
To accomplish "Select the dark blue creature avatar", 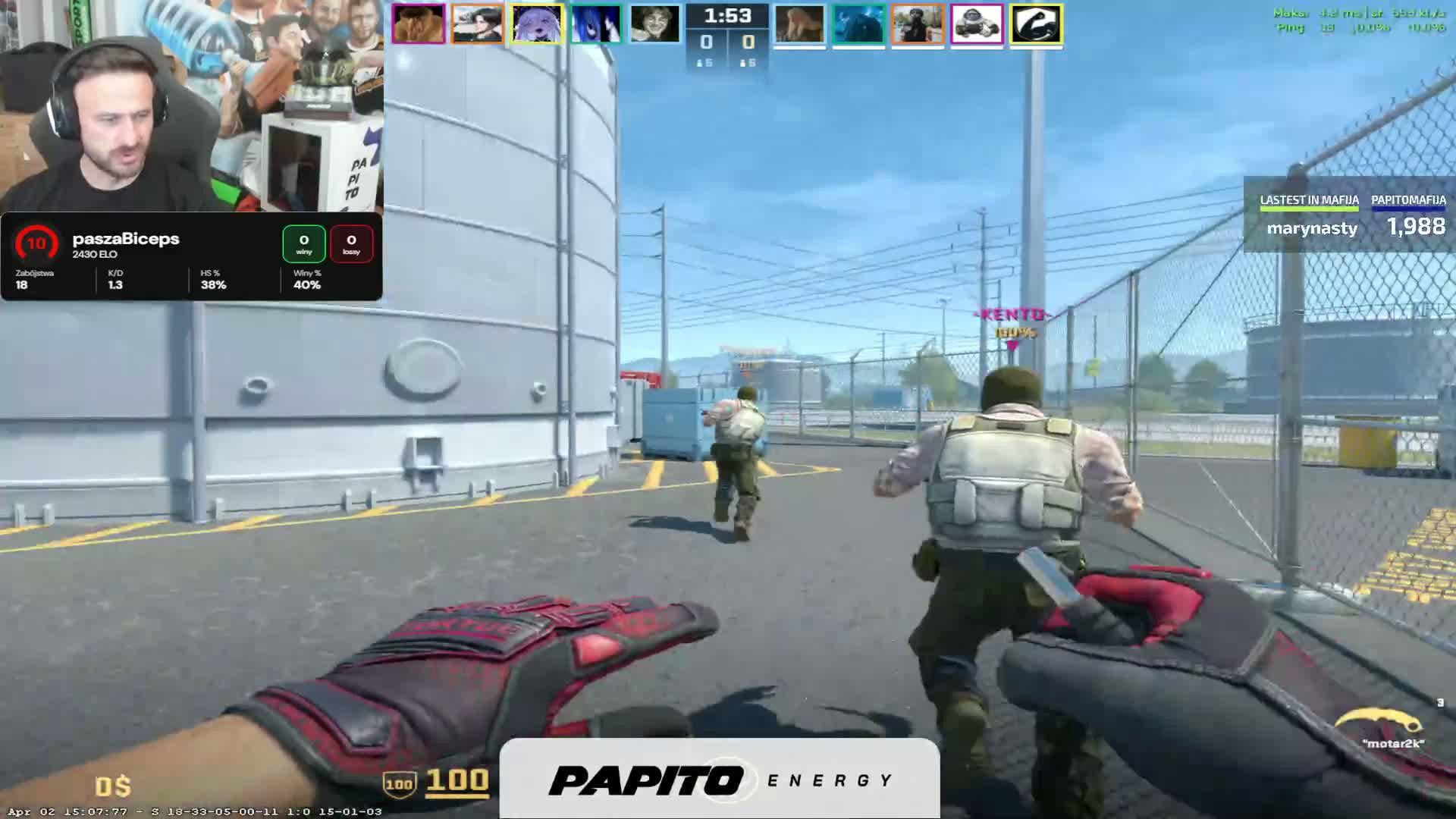I will pos(858,24).
